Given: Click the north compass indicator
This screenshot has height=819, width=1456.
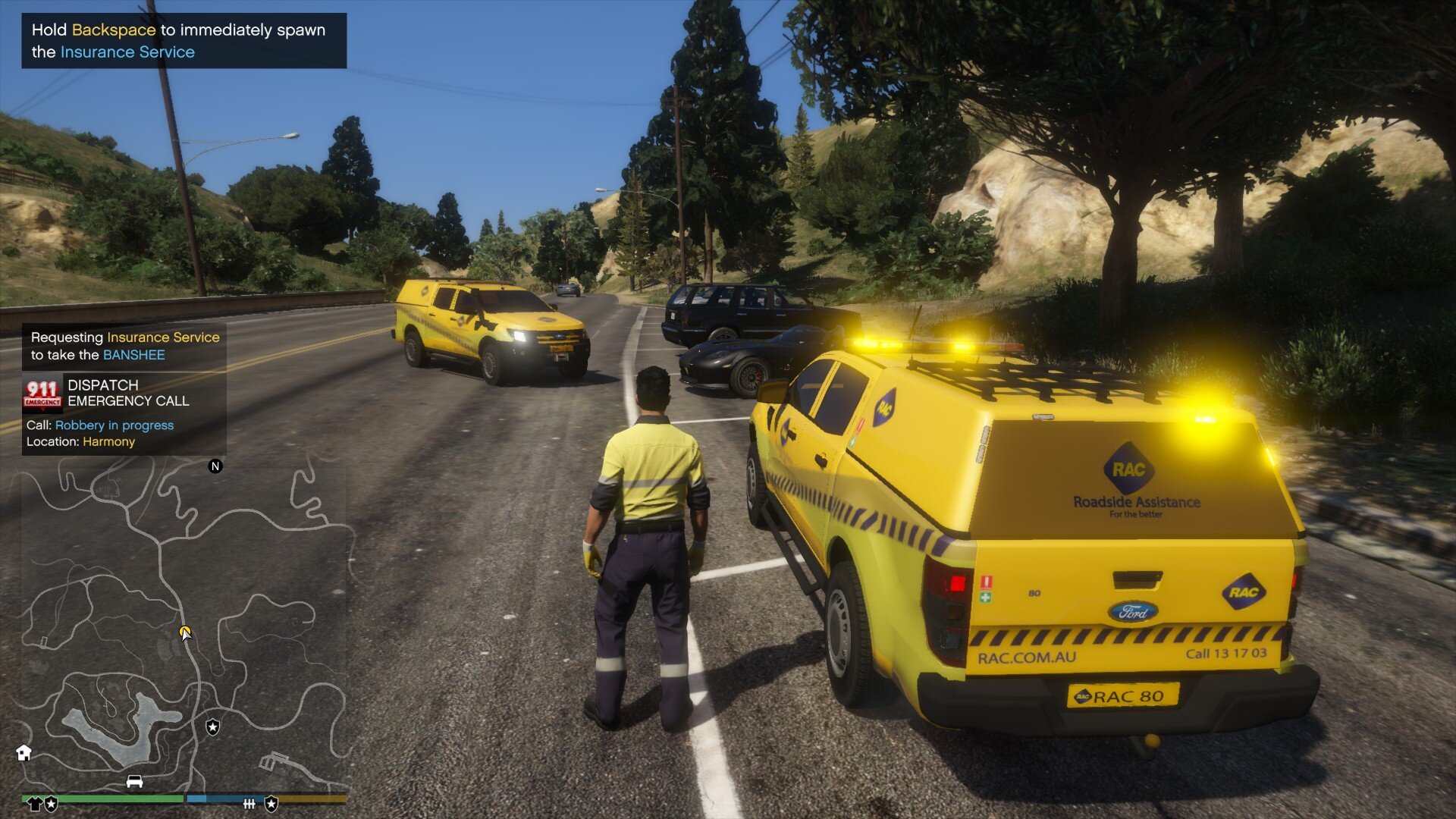Looking at the screenshot, I should [215, 466].
